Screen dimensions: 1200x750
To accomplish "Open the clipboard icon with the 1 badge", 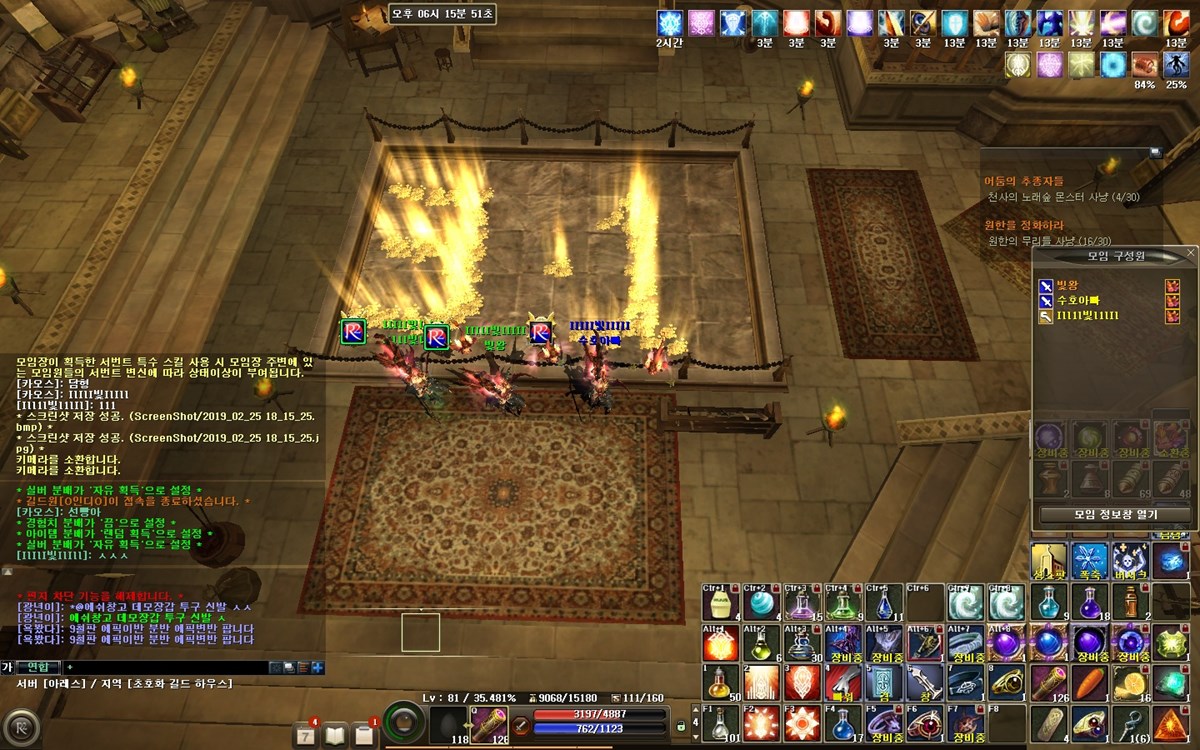I will (364, 734).
